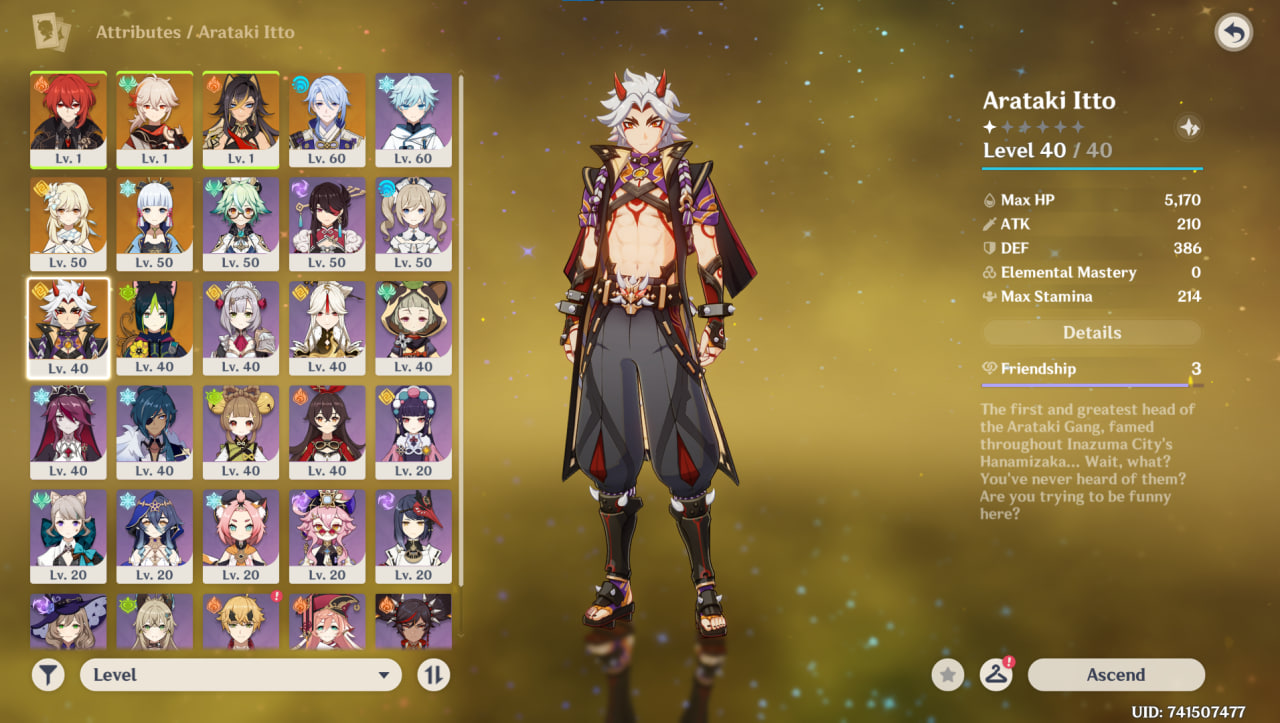1280x723 pixels.
Task: Open the outfit hanger icon
Action: click(995, 675)
